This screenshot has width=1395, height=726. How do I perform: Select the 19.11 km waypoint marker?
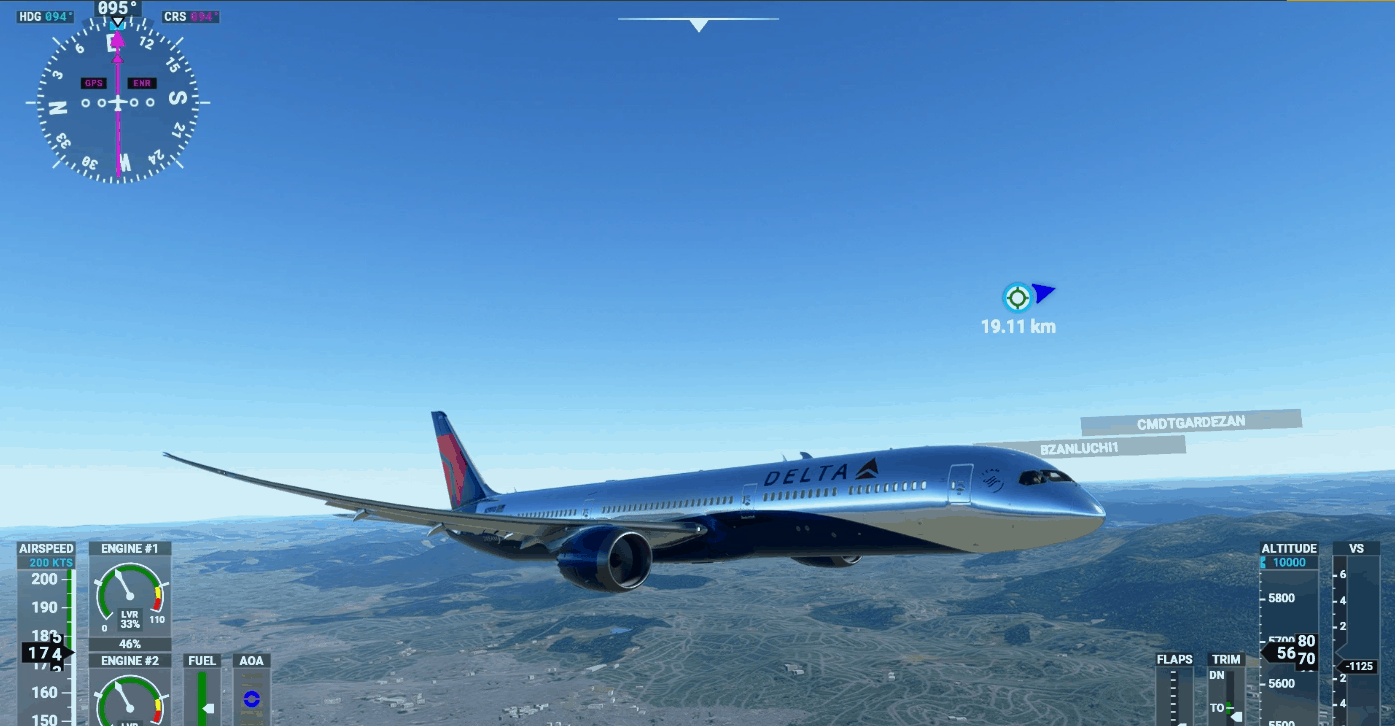point(1017,297)
